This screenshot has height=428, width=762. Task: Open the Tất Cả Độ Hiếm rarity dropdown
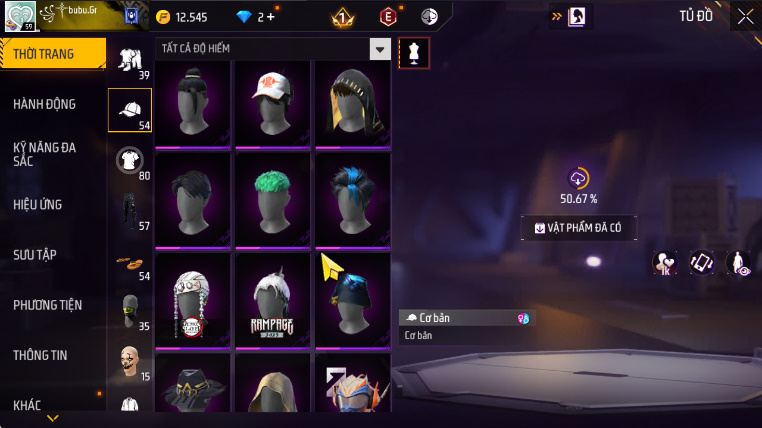point(379,49)
